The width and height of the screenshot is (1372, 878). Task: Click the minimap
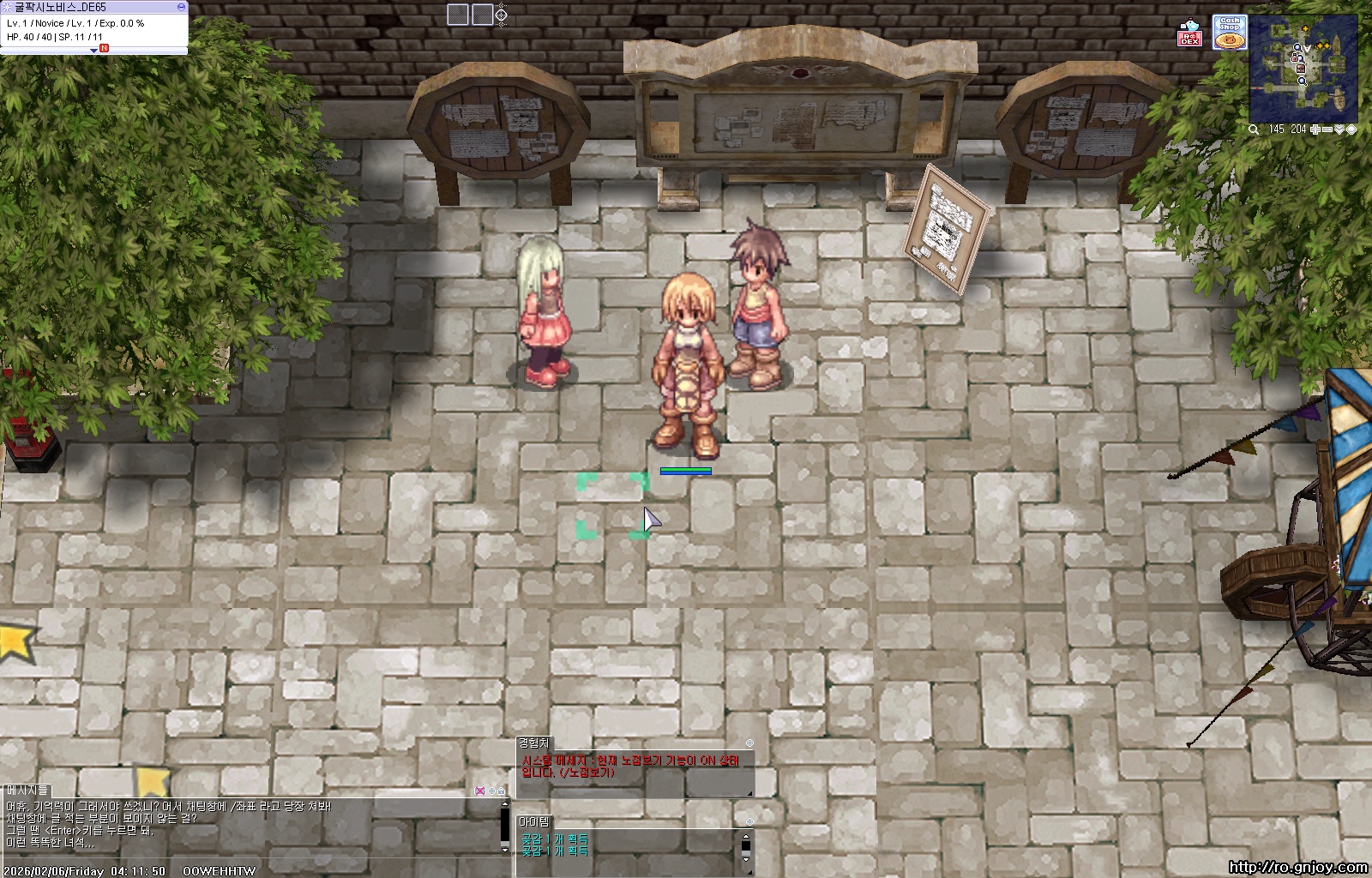coord(1303,69)
